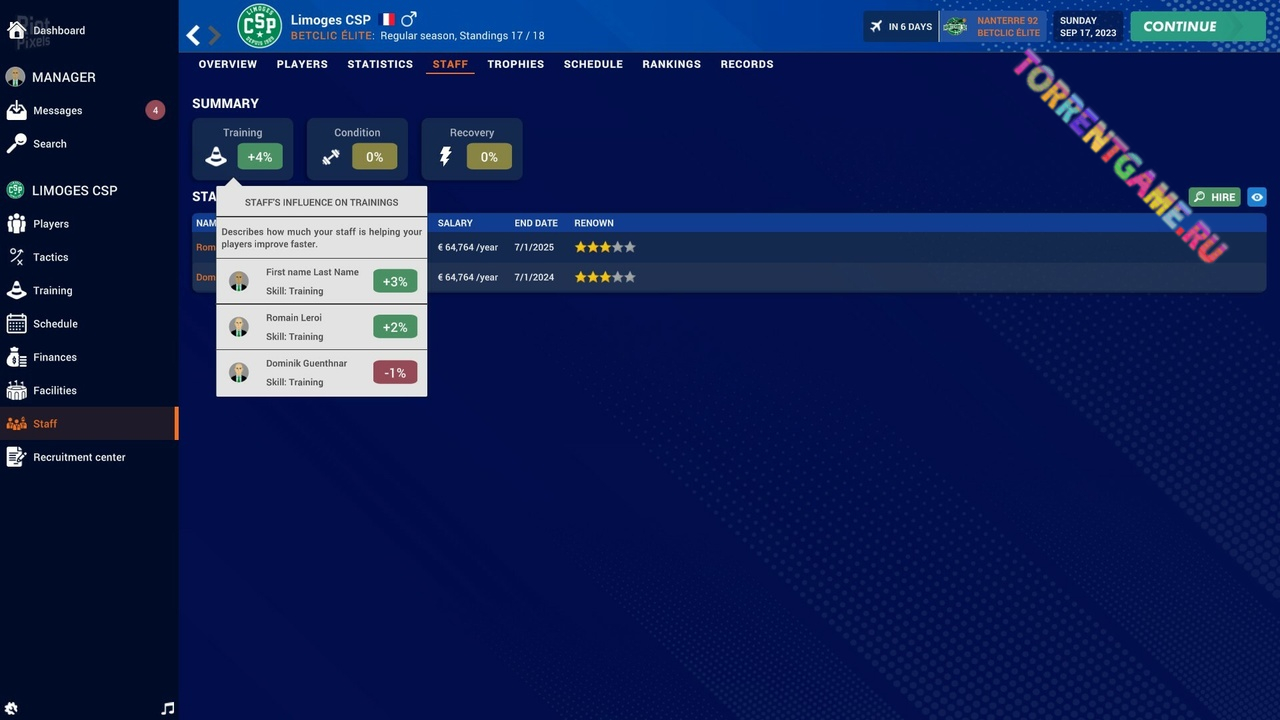Screen dimensions: 1280x720
Task: Select the Records tab
Action: pos(747,64)
